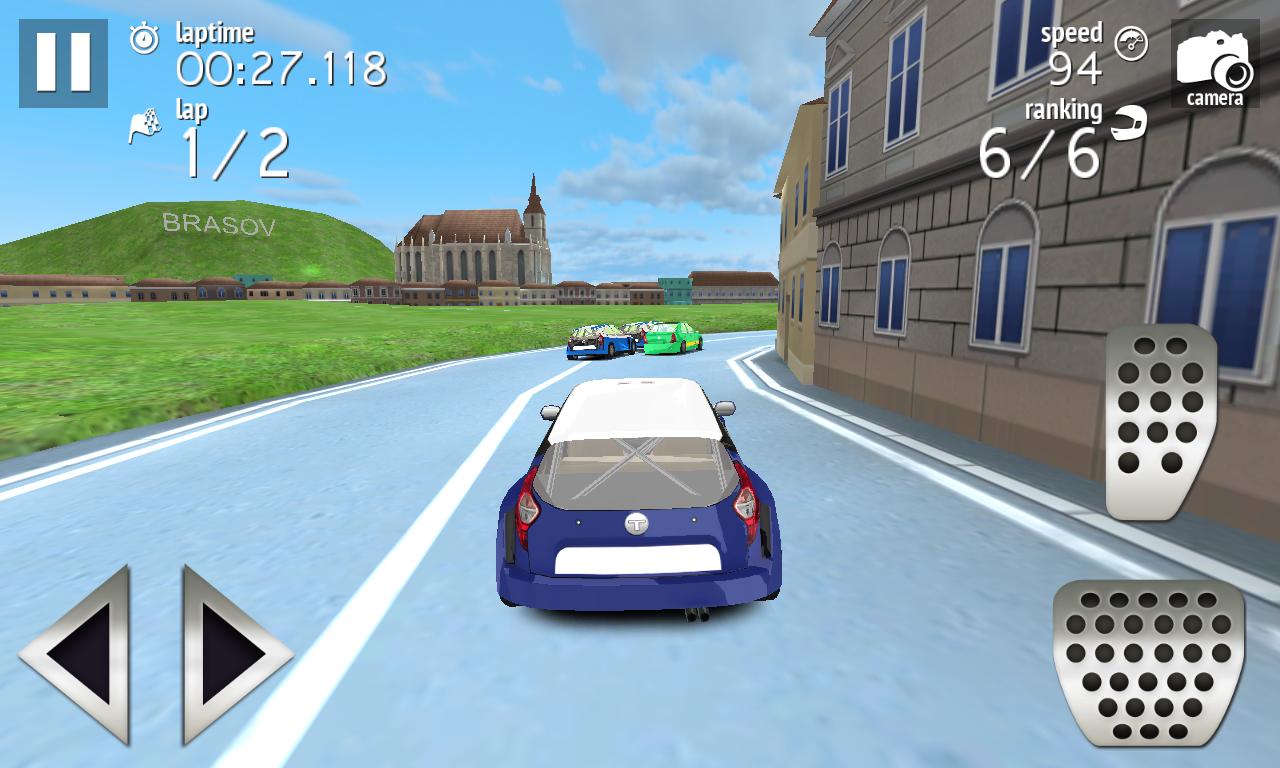Open the camera view switcher
Screen dimensions: 1280x768
click(x=1212, y=62)
